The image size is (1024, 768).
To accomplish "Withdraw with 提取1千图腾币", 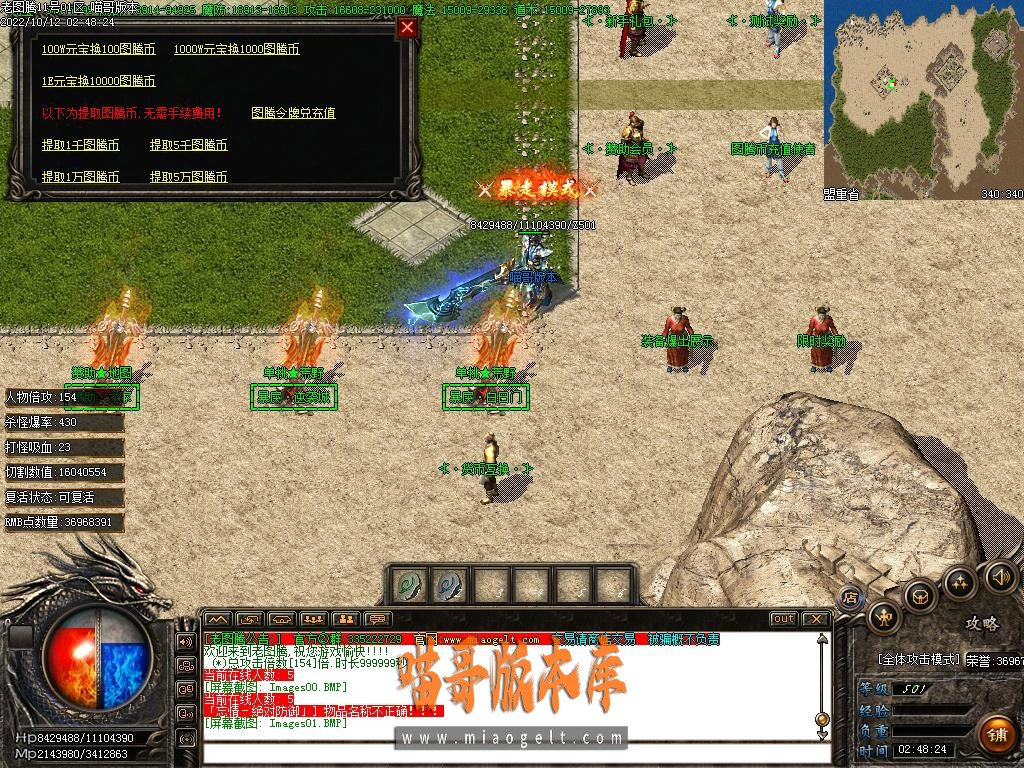I will [x=80, y=145].
